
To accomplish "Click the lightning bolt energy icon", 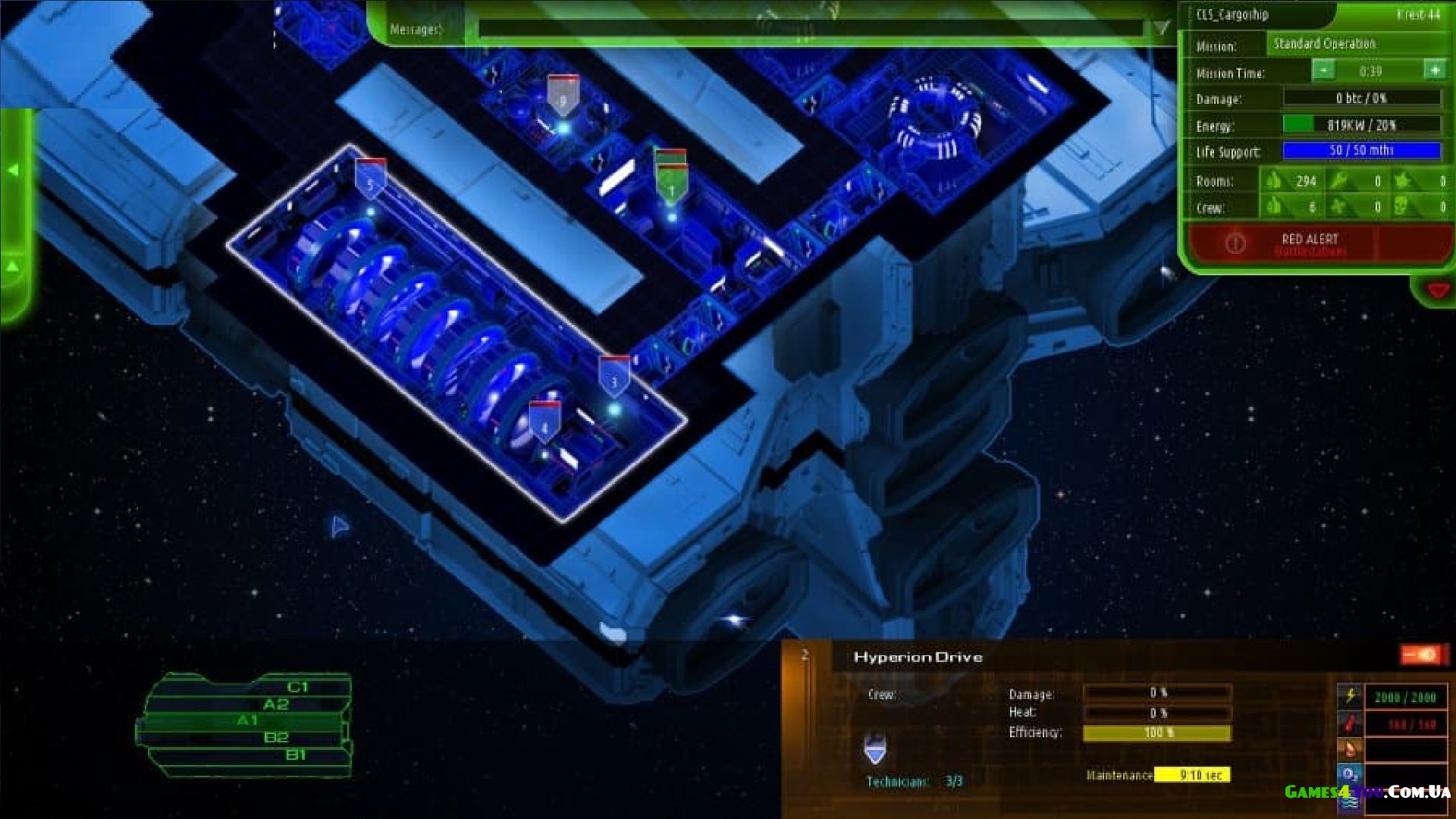I will coord(1350,695).
